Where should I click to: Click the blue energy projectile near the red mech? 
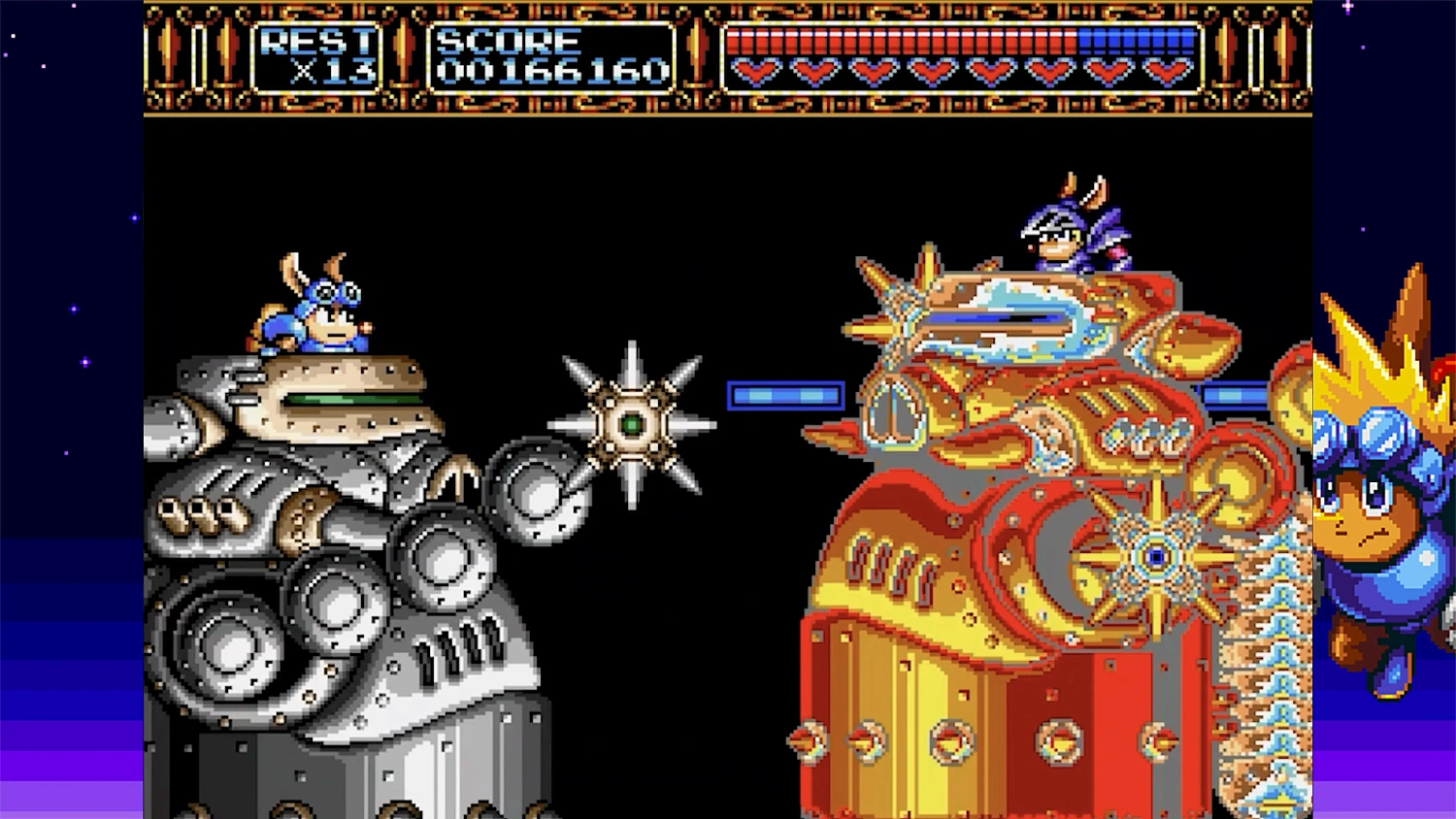pos(786,395)
